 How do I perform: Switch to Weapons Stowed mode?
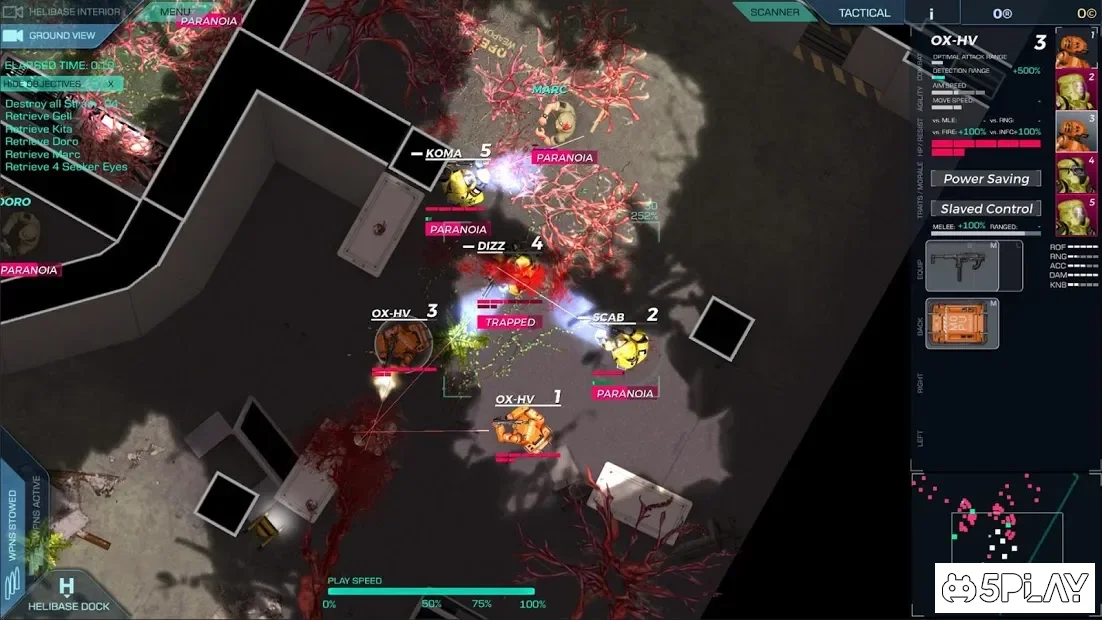[14, 525]
